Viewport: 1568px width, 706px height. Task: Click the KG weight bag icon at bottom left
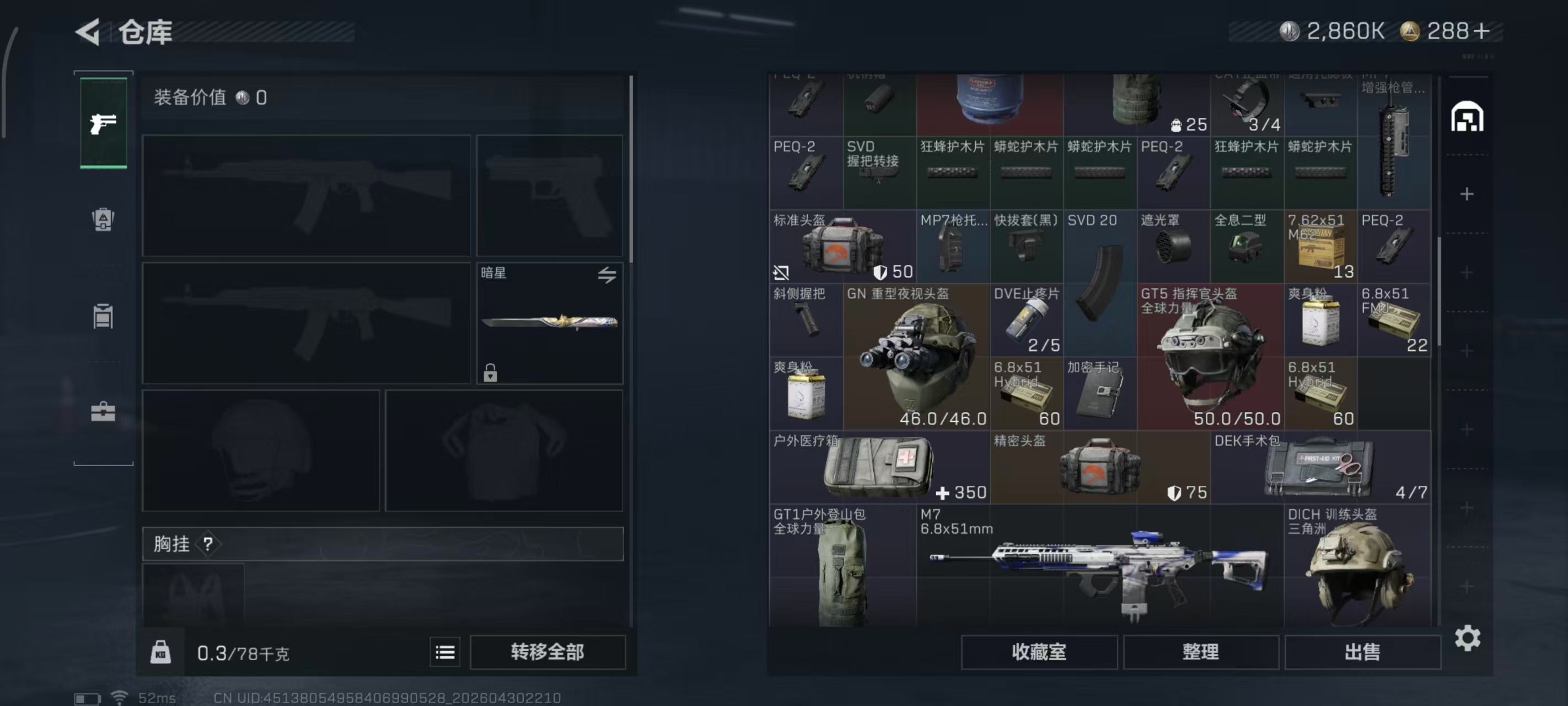[x=160, y=652]
